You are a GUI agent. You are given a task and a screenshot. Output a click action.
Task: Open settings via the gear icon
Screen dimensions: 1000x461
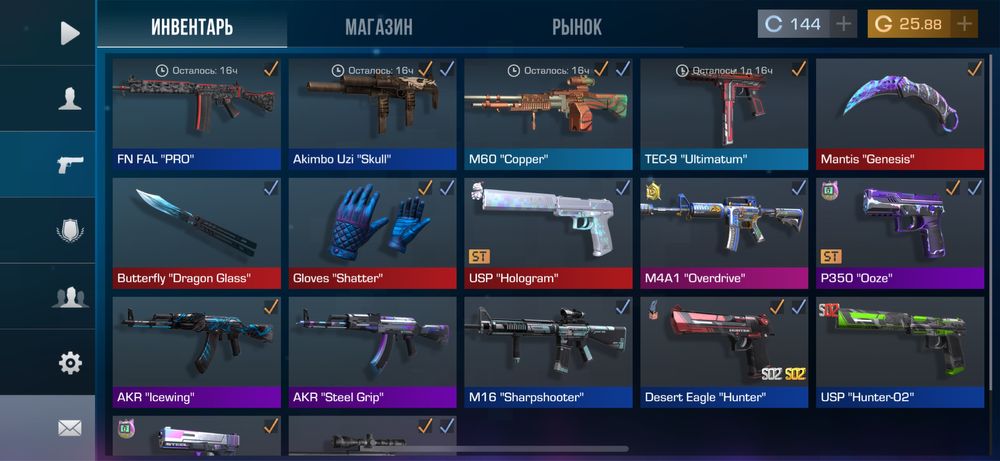[x=69, y=363]
